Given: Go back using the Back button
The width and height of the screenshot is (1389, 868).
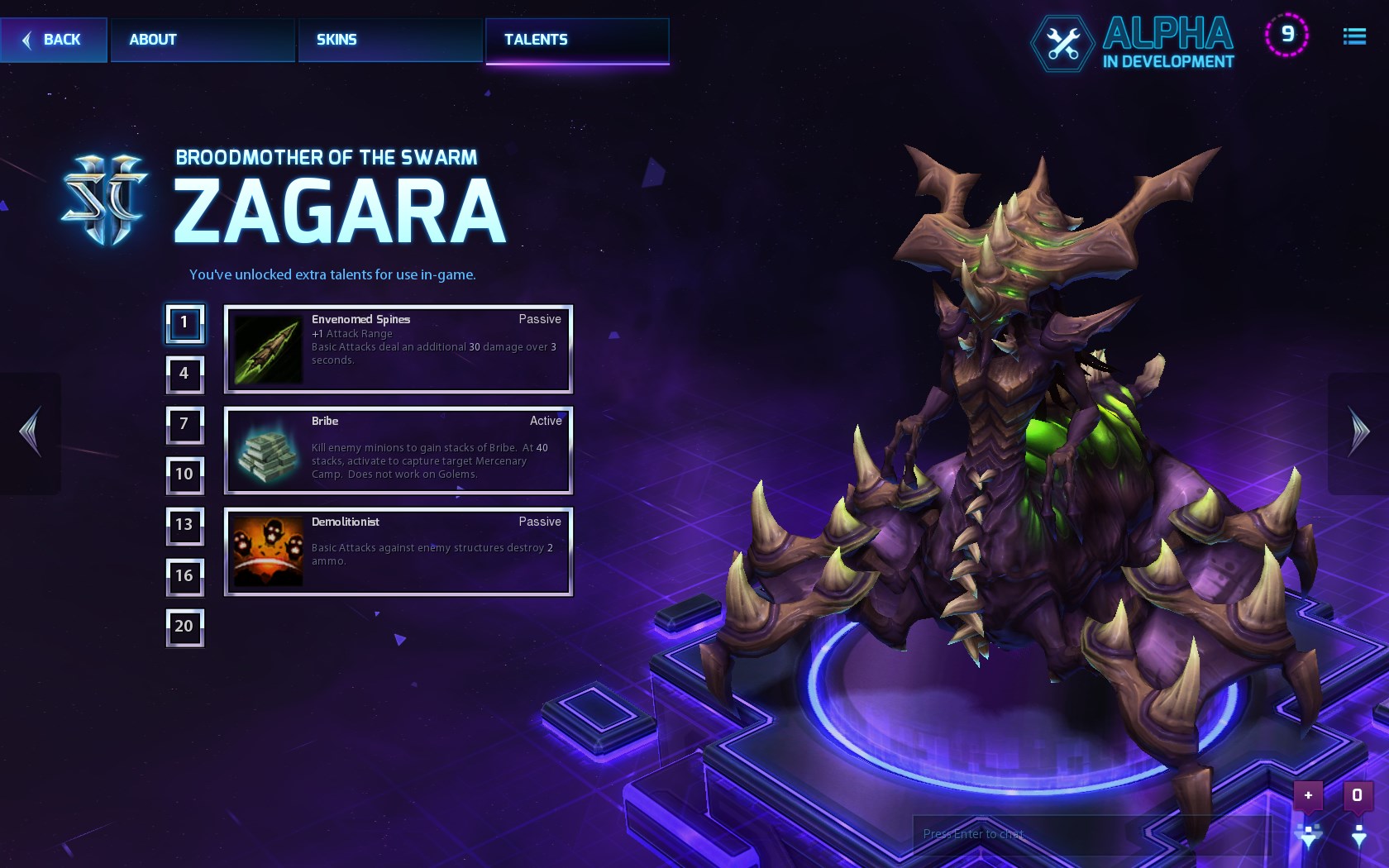Looking at the screenshot, I should tap(54, 40).
